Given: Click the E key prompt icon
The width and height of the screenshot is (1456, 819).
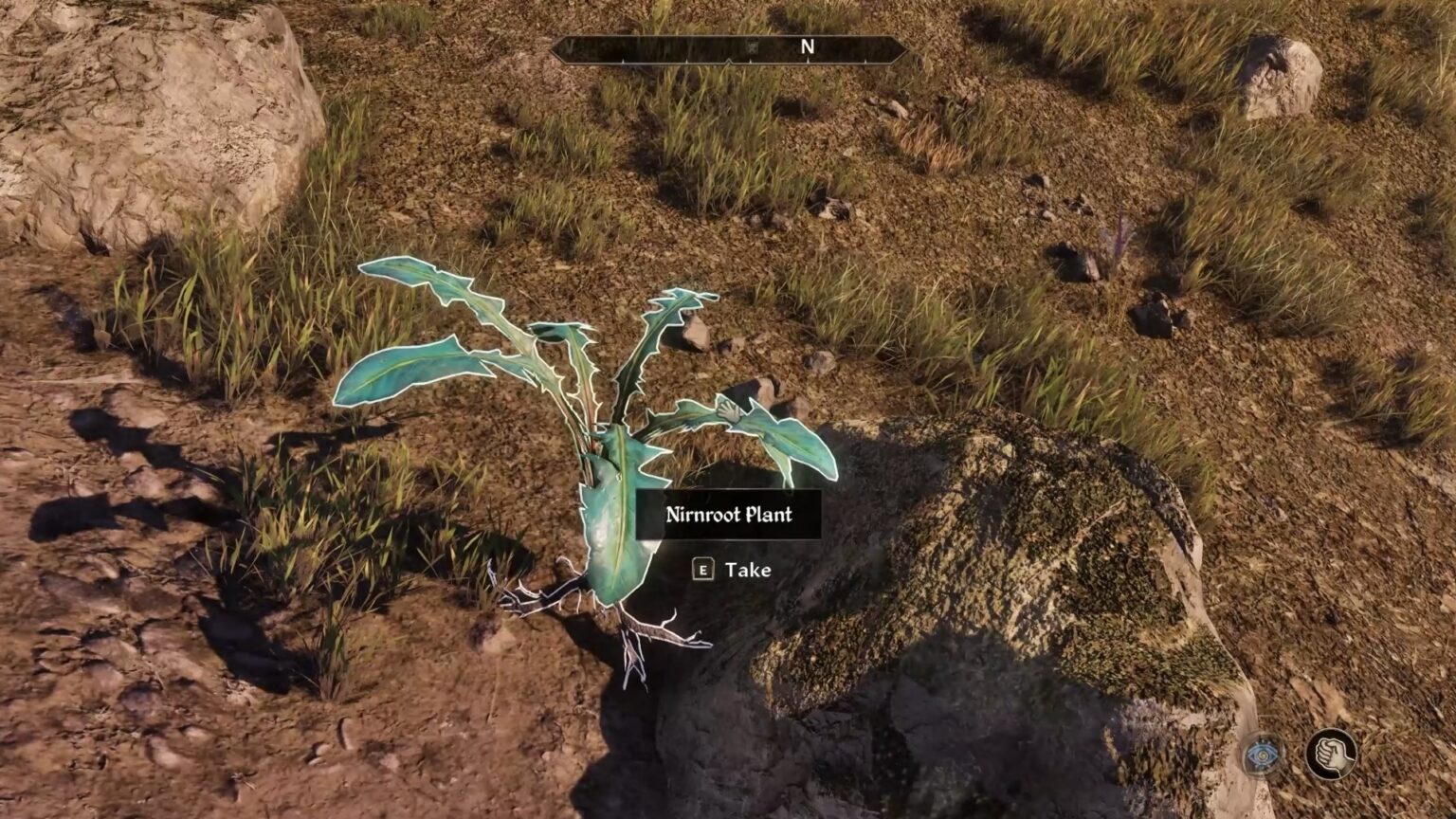Looking at the screenshot, I should 701,571.
